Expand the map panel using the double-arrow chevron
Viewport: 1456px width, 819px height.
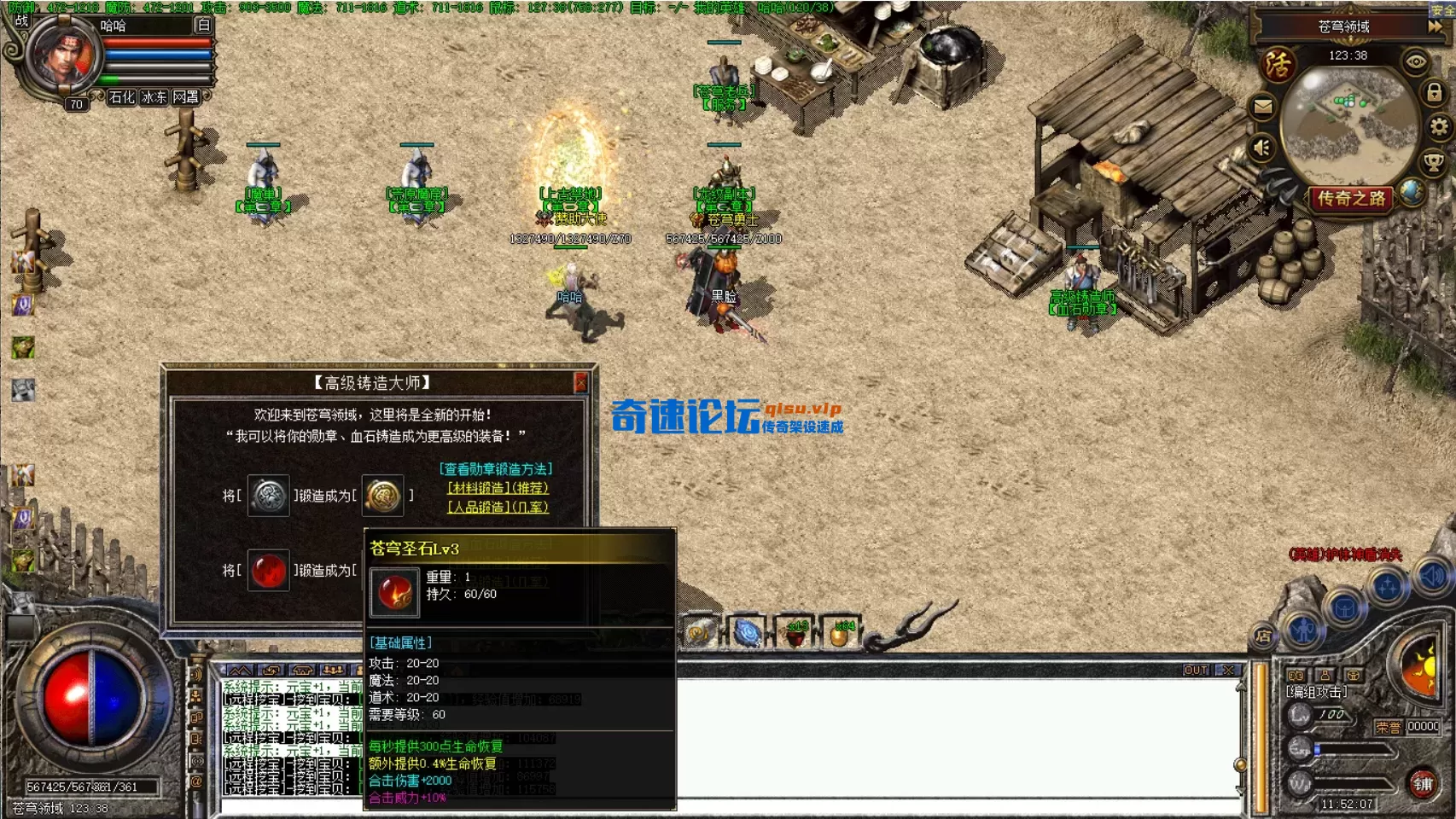(x=1436, y=26)
